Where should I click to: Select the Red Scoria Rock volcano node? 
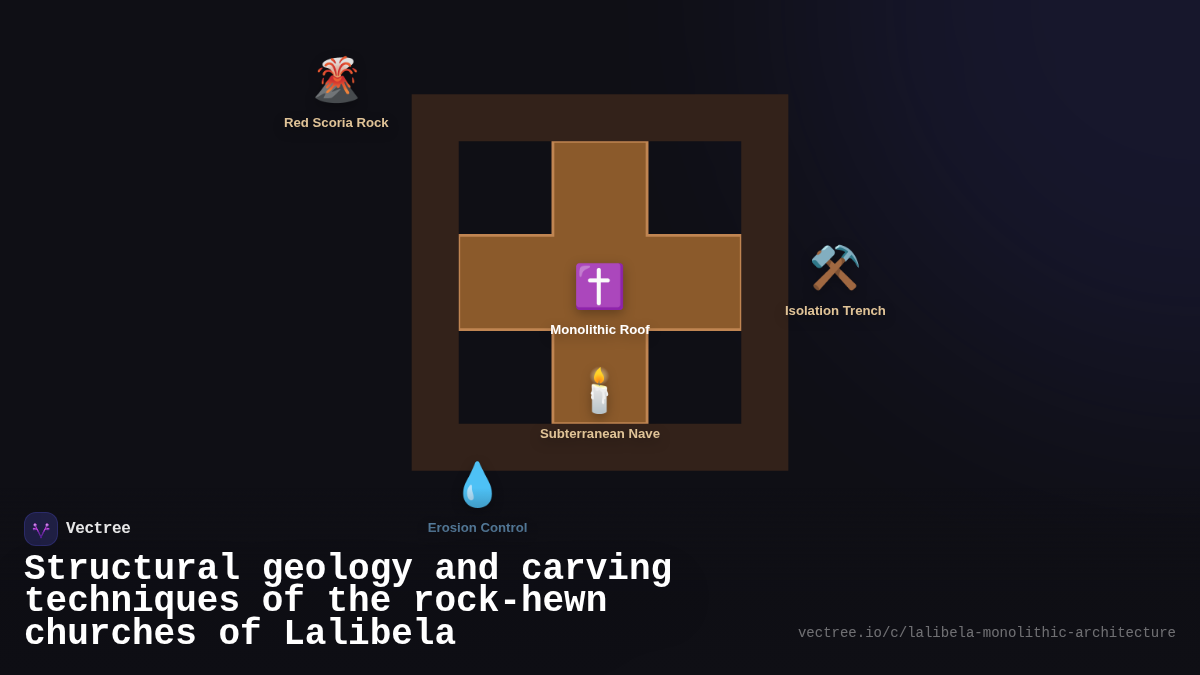point(336,81)
